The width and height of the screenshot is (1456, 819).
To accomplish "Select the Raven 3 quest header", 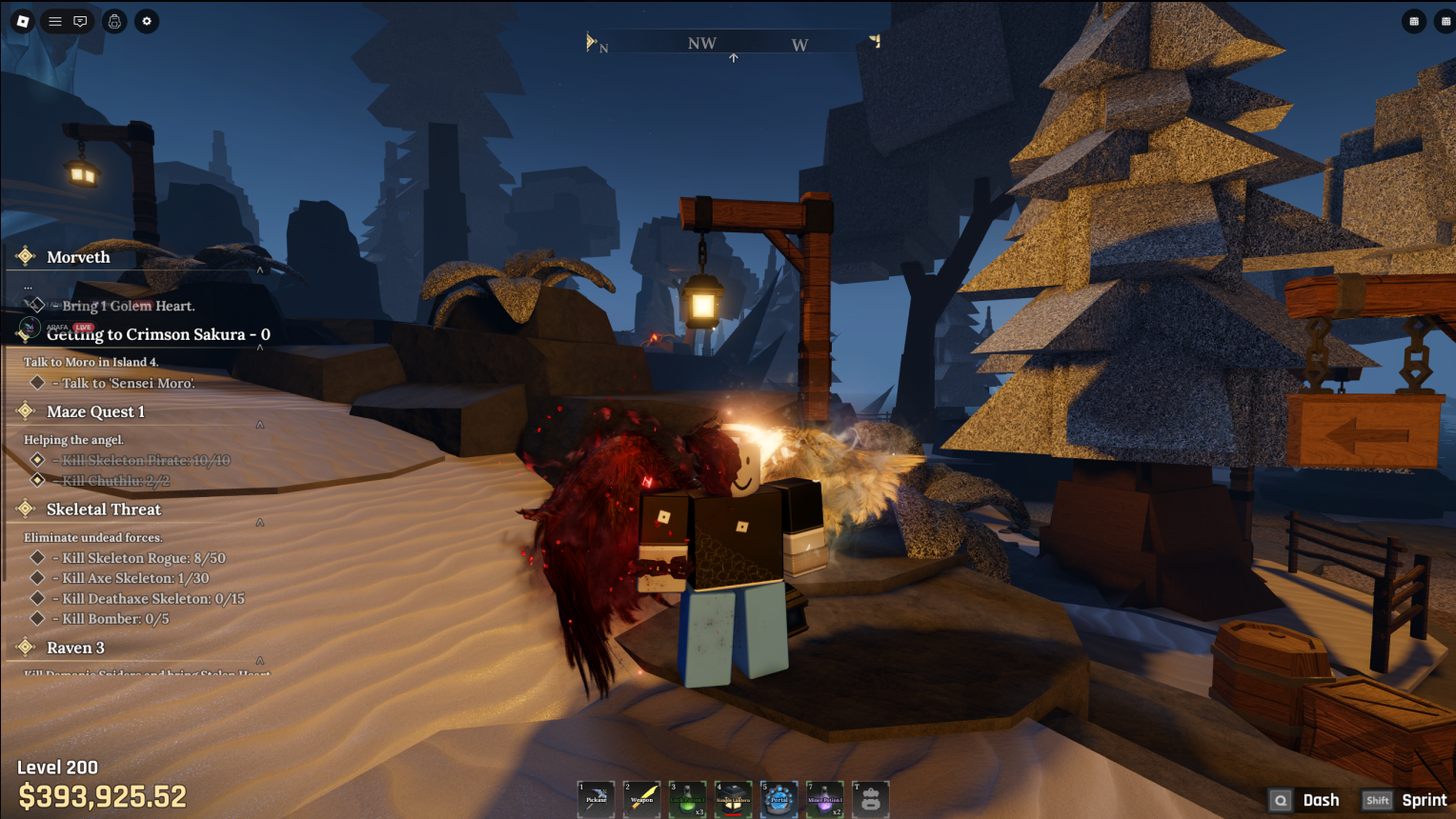I will coord(76,648).
